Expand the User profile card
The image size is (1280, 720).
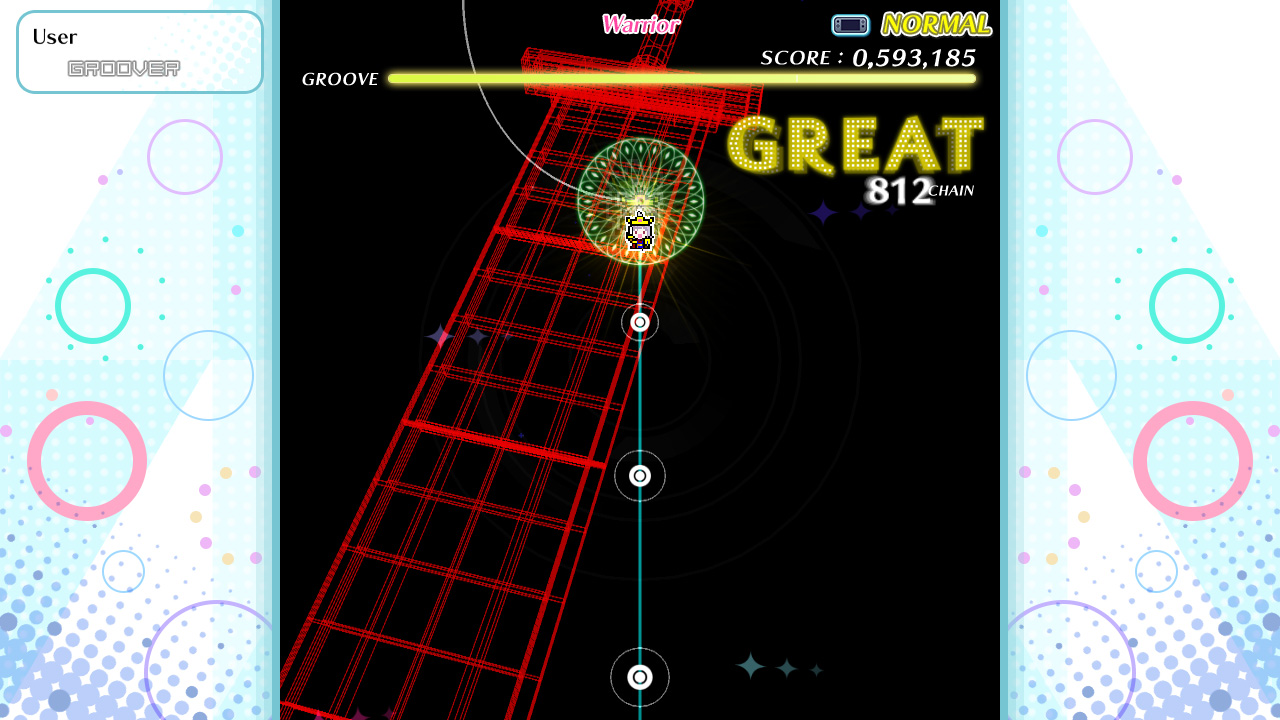tap(139, 51)
